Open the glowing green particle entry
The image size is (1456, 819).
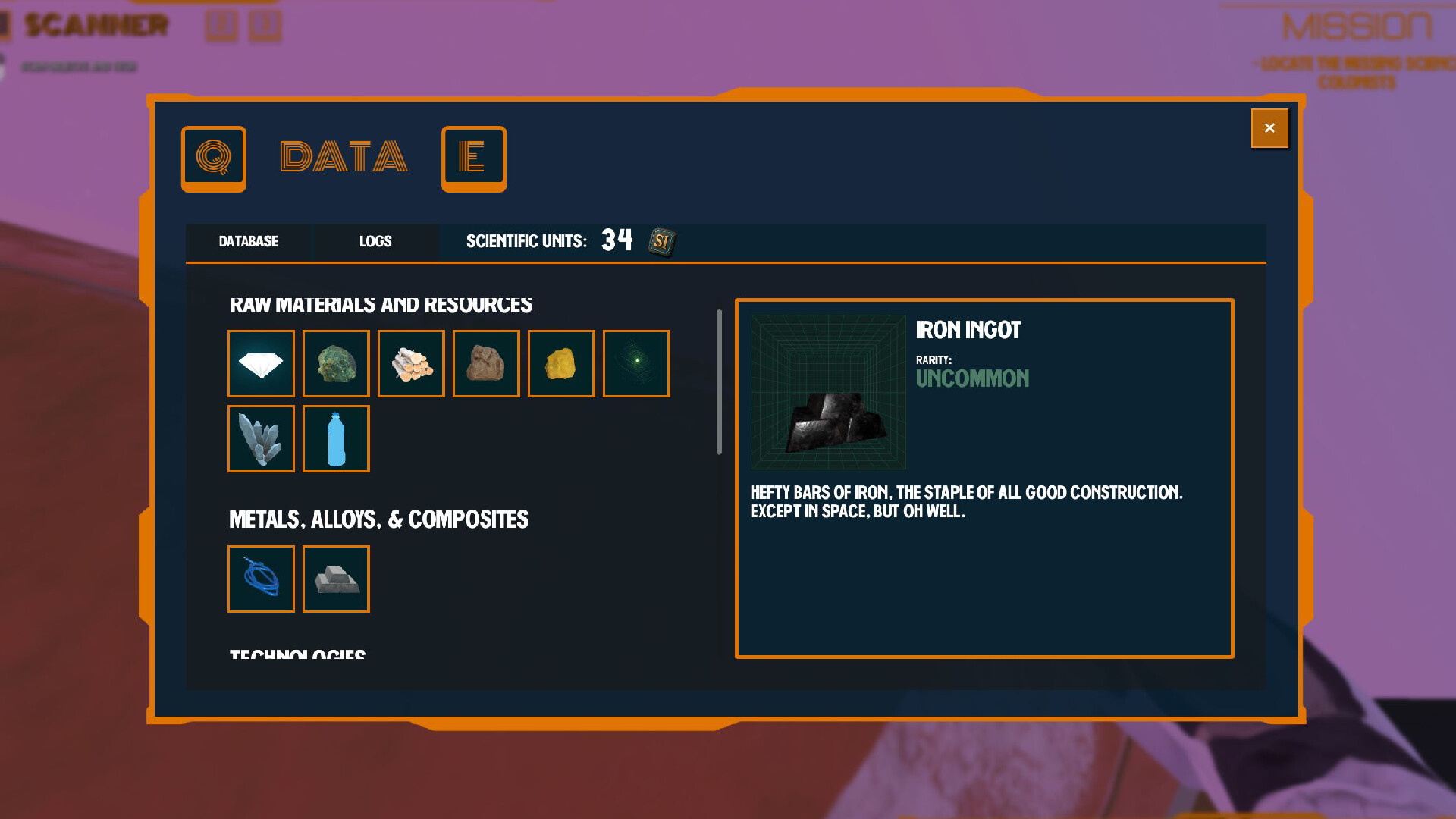point(636,363)
